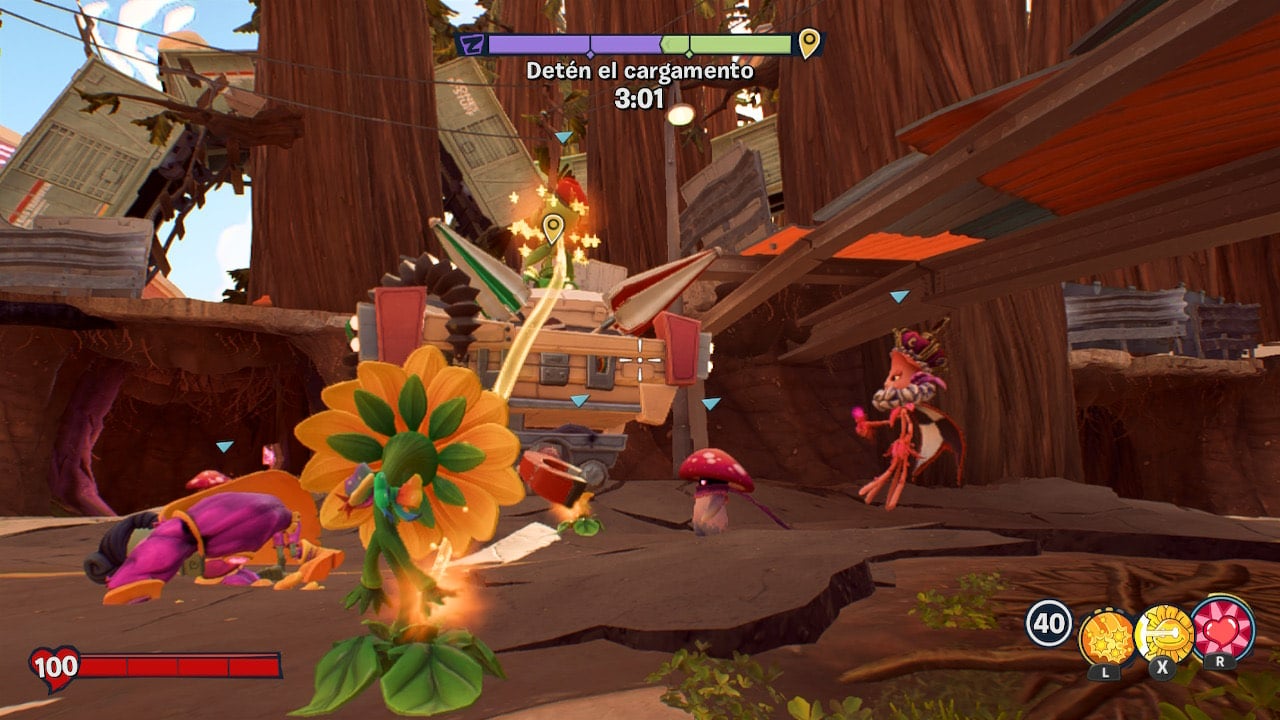Select the yellow destination pin on the progress bar
1280x720 pixels.
808,43
